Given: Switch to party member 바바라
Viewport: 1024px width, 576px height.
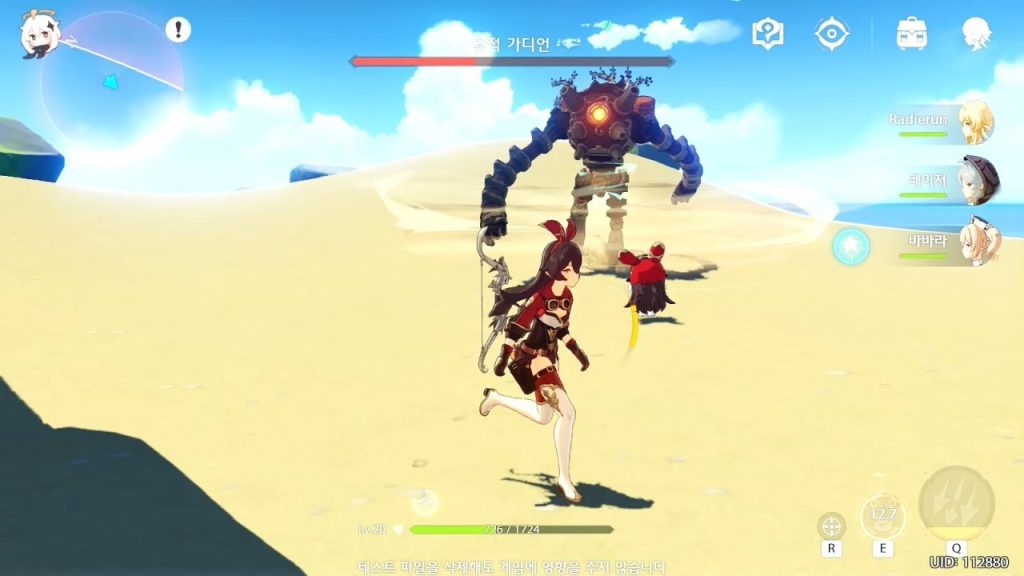Looking at the screenshot, I should tap(975, 243).
